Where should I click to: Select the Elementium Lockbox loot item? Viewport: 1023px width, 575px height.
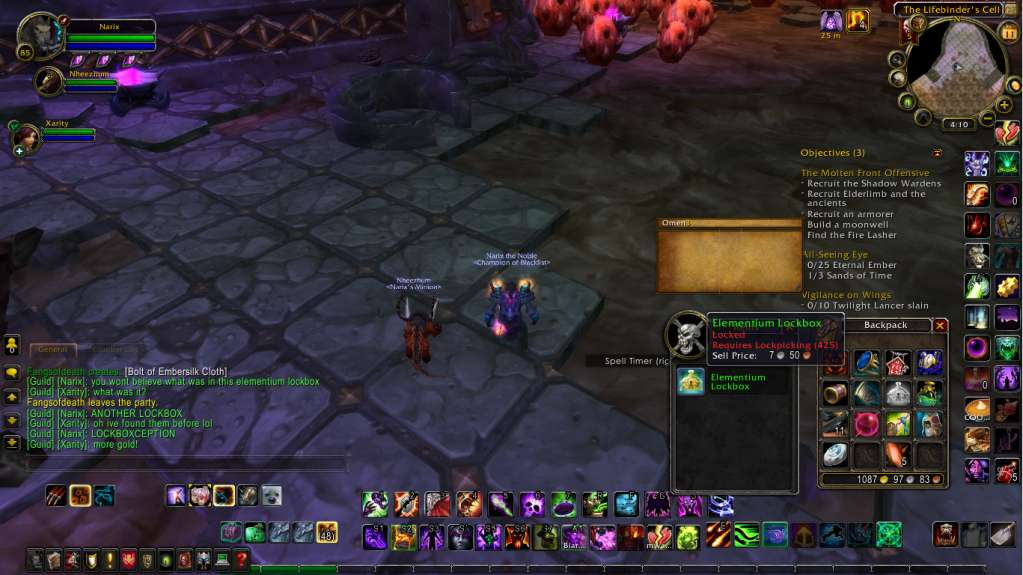coord(691,381)
